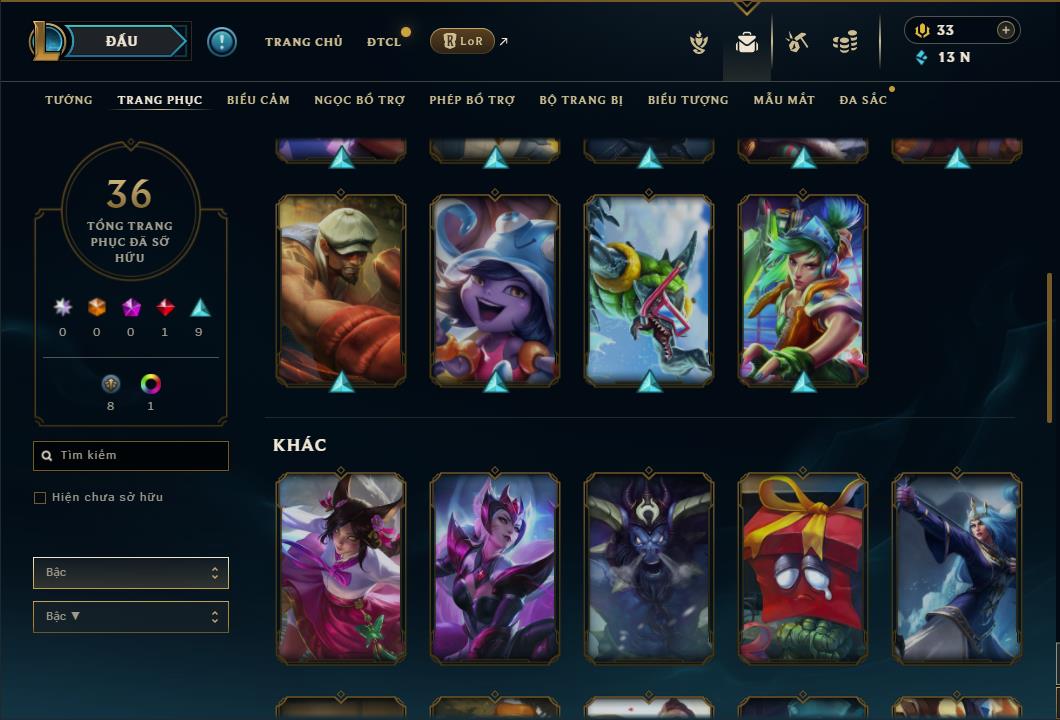
Task: Open the NGỌC BỔ TRỢ tab
Action: (x=359, y=100)
